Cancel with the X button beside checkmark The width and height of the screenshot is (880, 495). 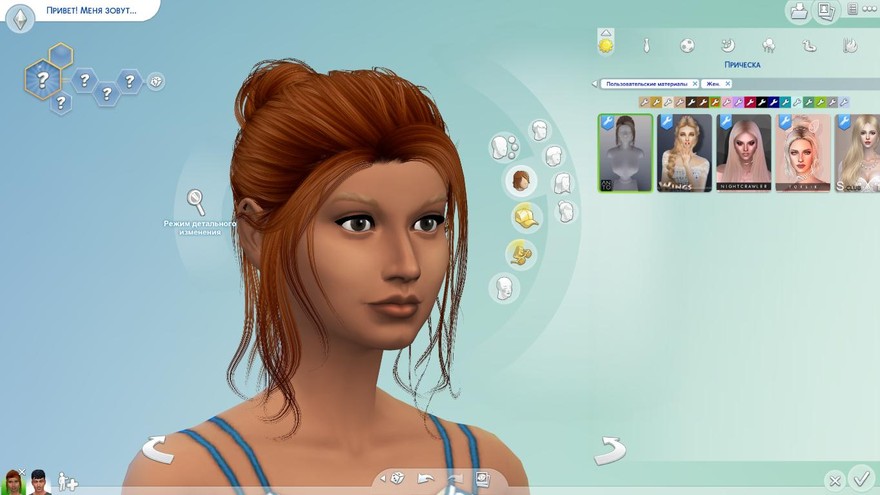pos(834,481)
